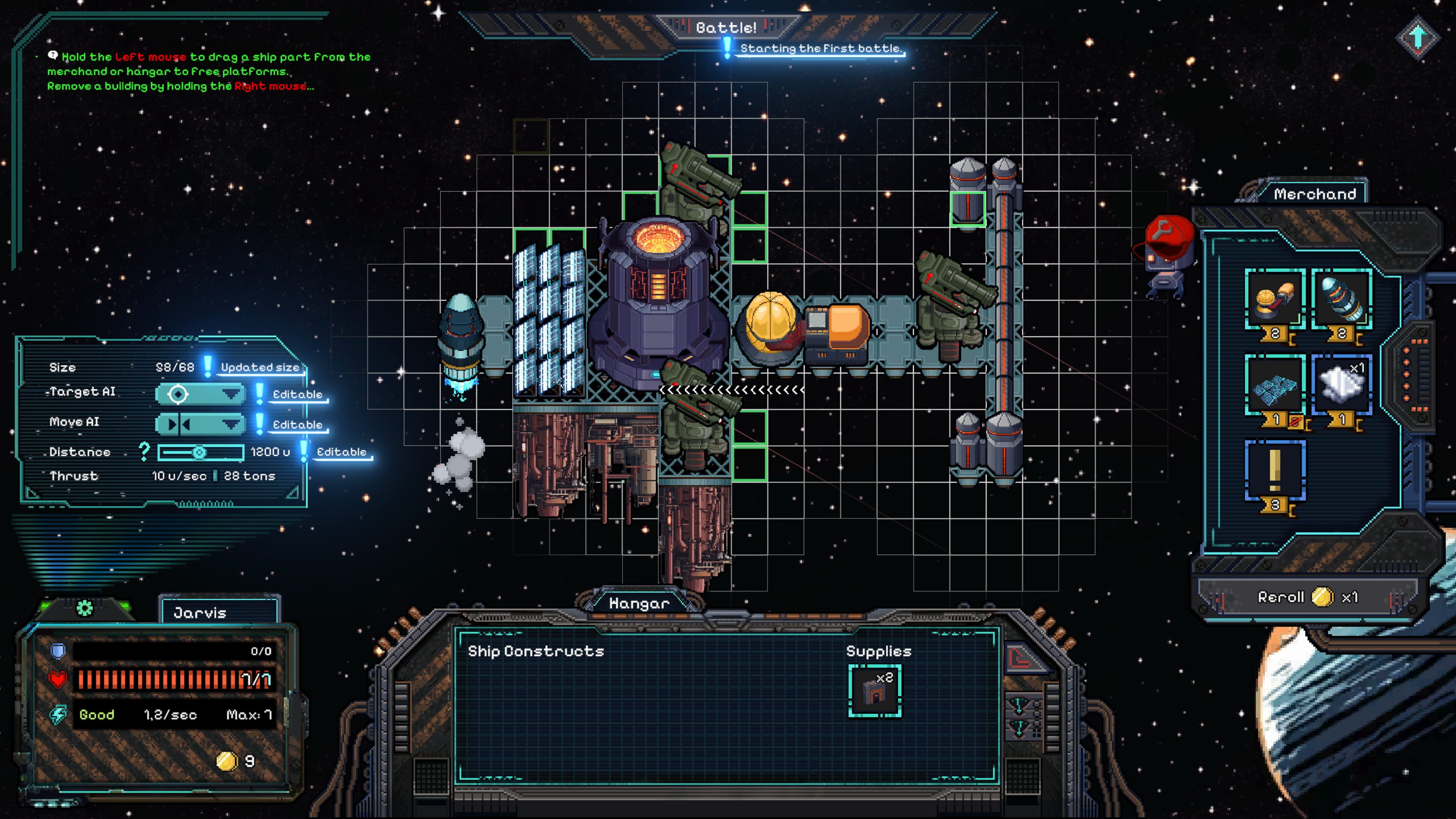Click the cyan up-arrow diamond button

pos(1418,37)
